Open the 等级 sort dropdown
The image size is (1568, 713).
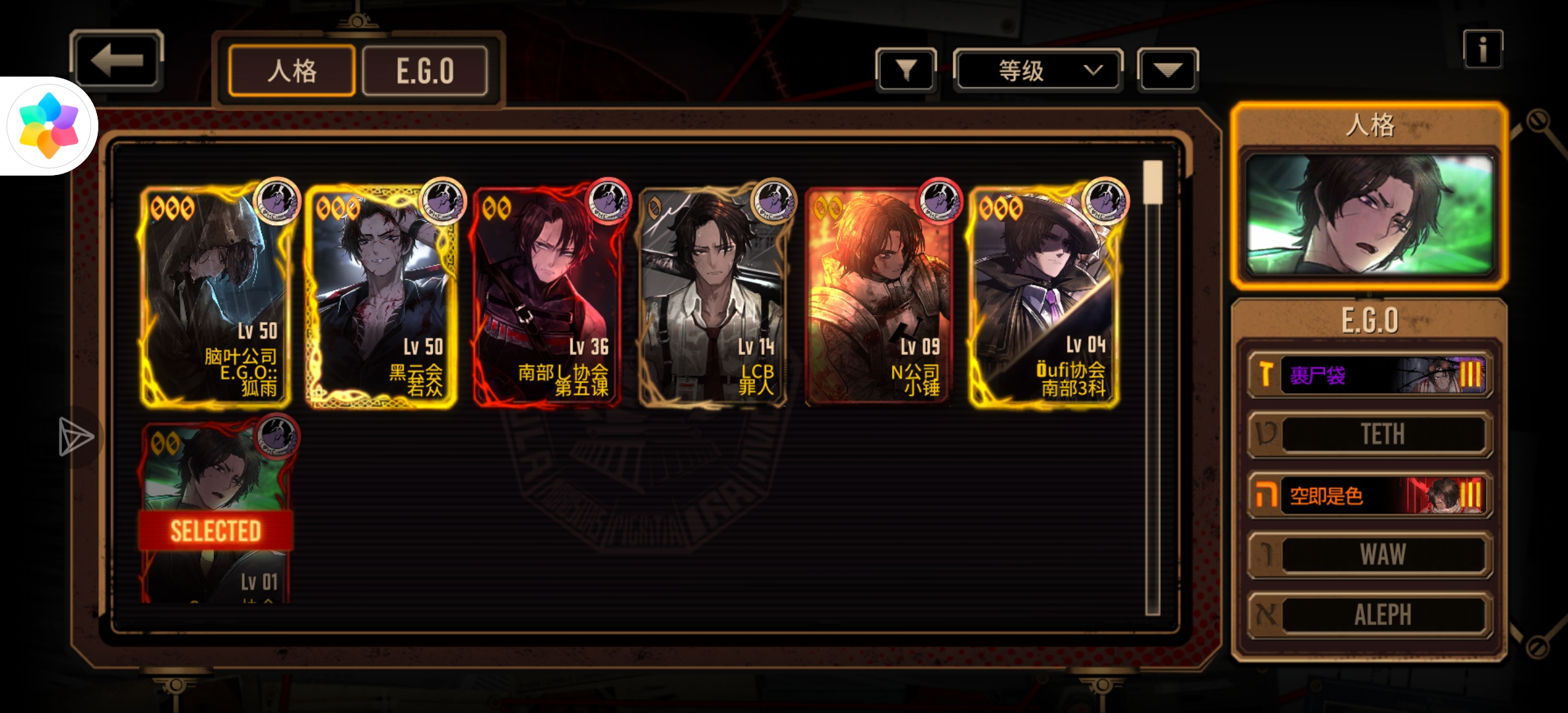point(1037,70)
